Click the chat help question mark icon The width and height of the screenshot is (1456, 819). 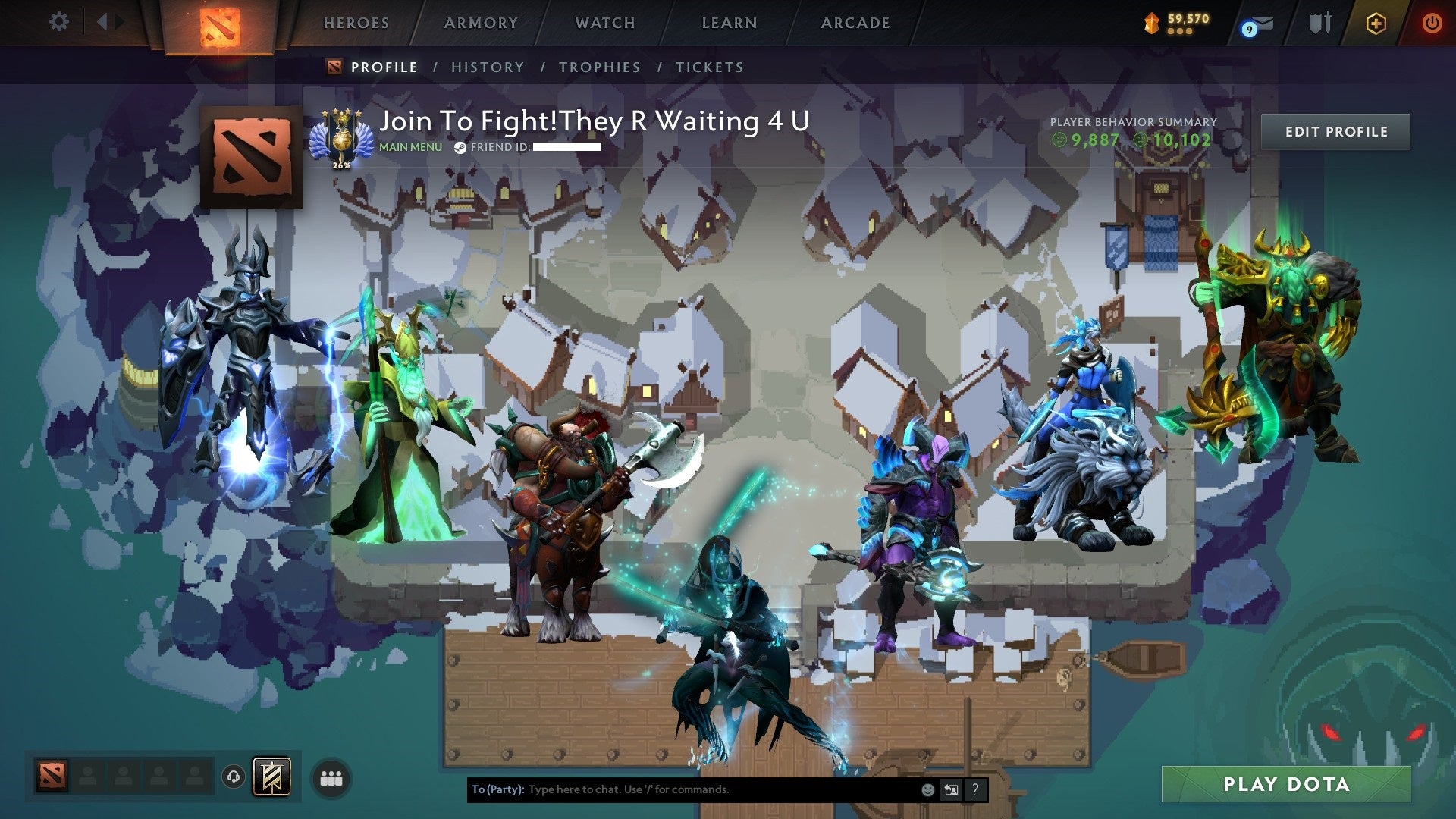coord(974,789)
